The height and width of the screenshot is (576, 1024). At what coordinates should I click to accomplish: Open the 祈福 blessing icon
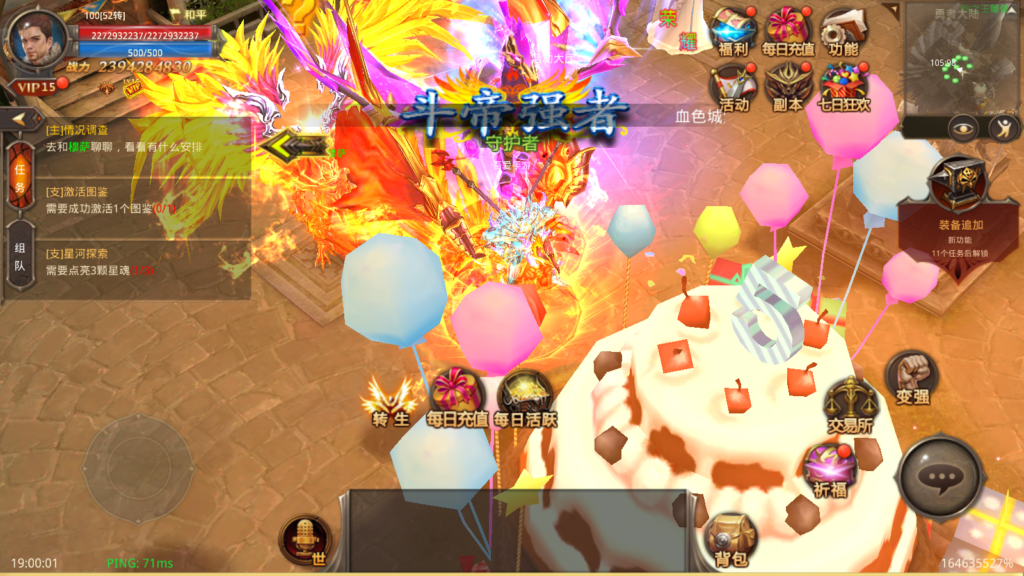(x=828, y=468)
